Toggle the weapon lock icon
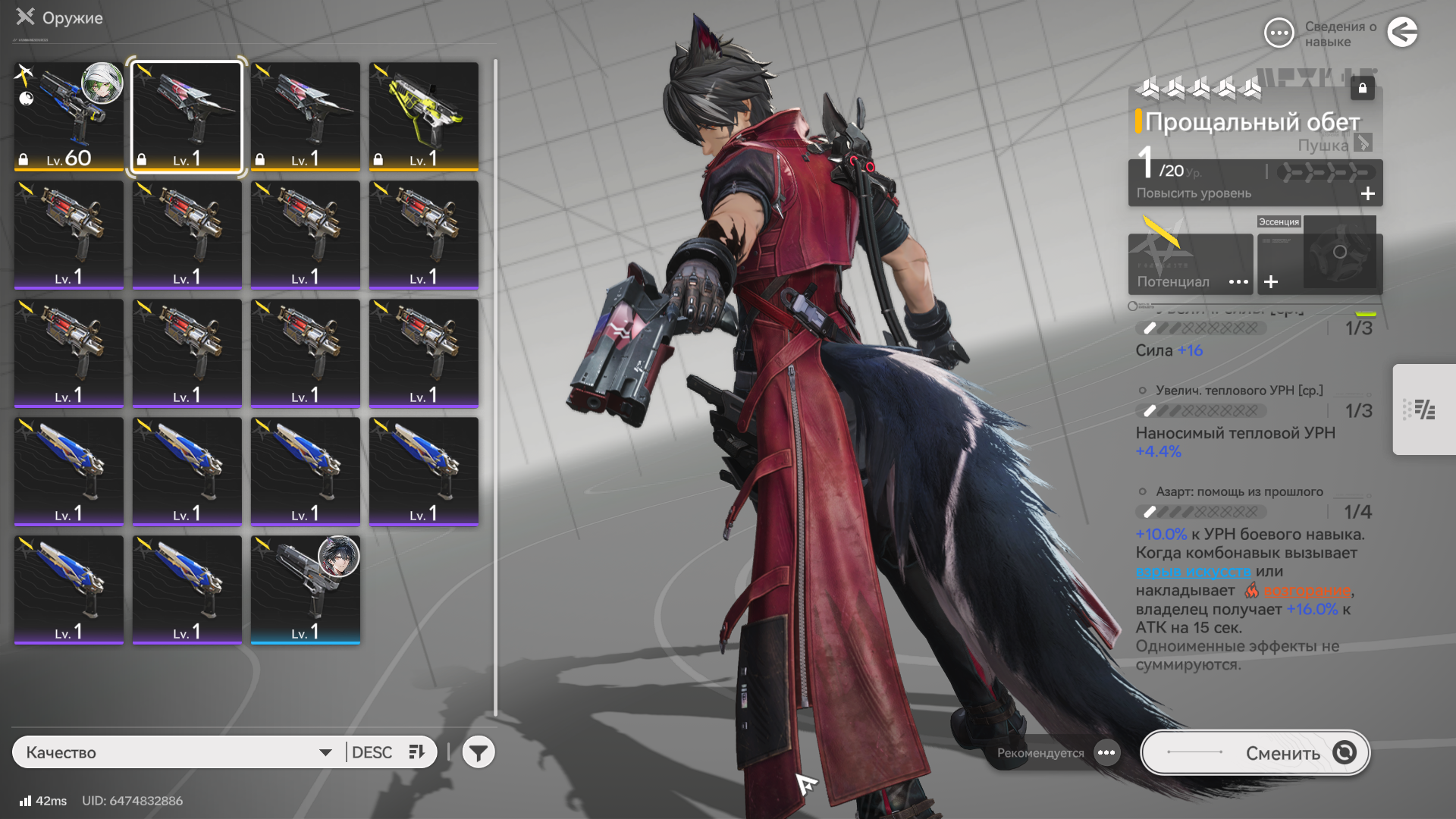This screenshot has height=819, width=1456. click(x=1363, y=88)
